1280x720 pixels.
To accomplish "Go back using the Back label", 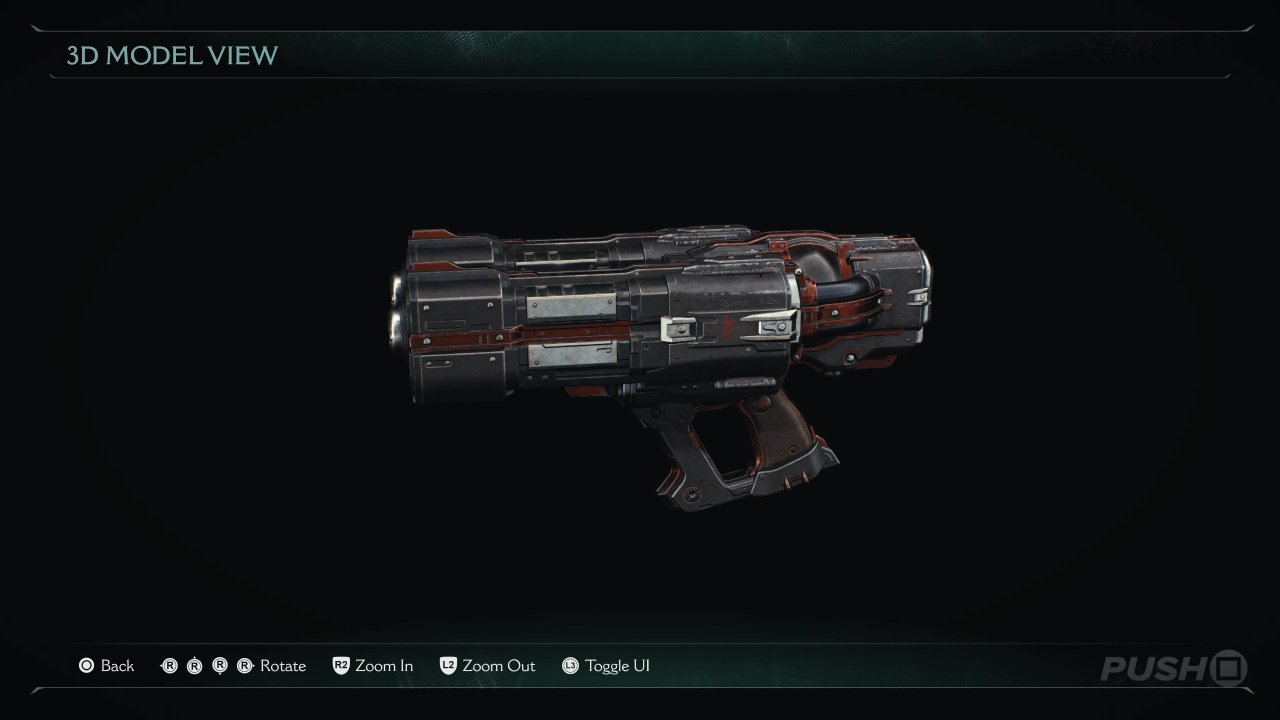I will pos(117,666).
